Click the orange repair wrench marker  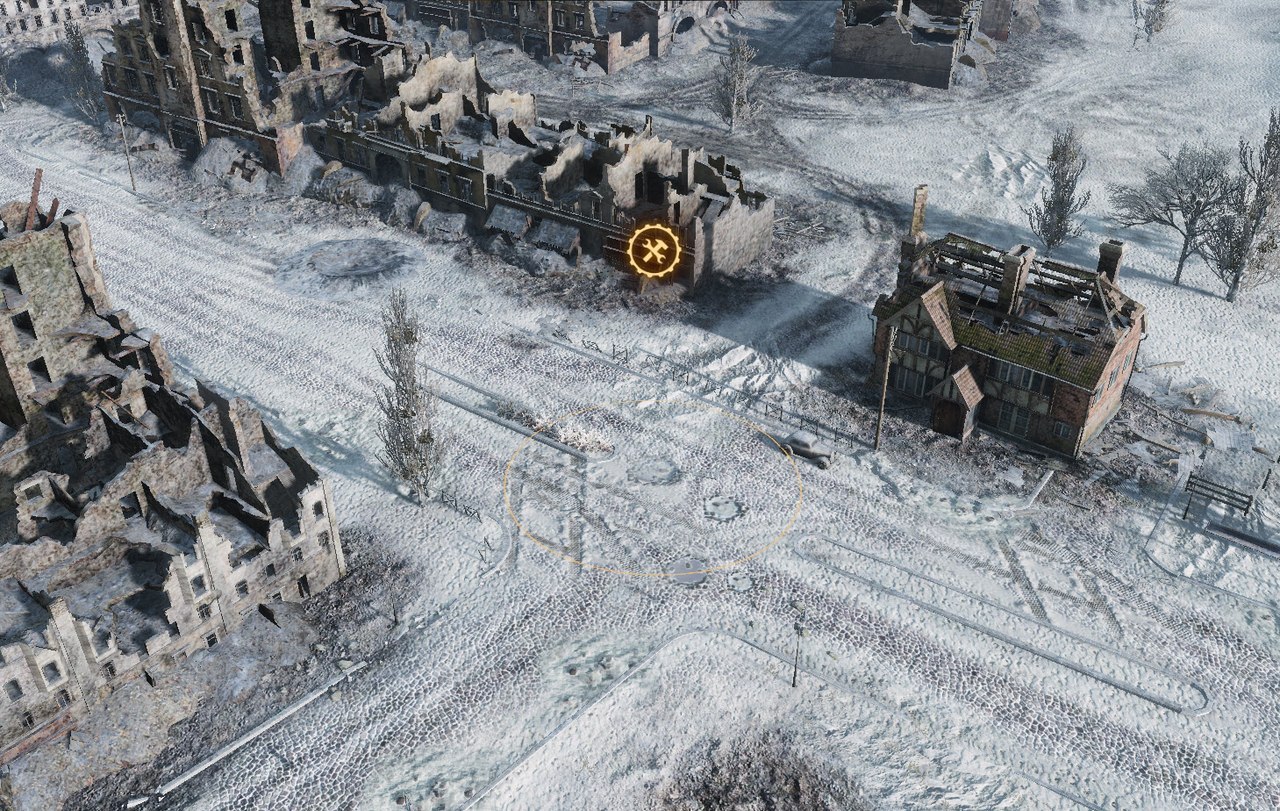click(654, 252)
